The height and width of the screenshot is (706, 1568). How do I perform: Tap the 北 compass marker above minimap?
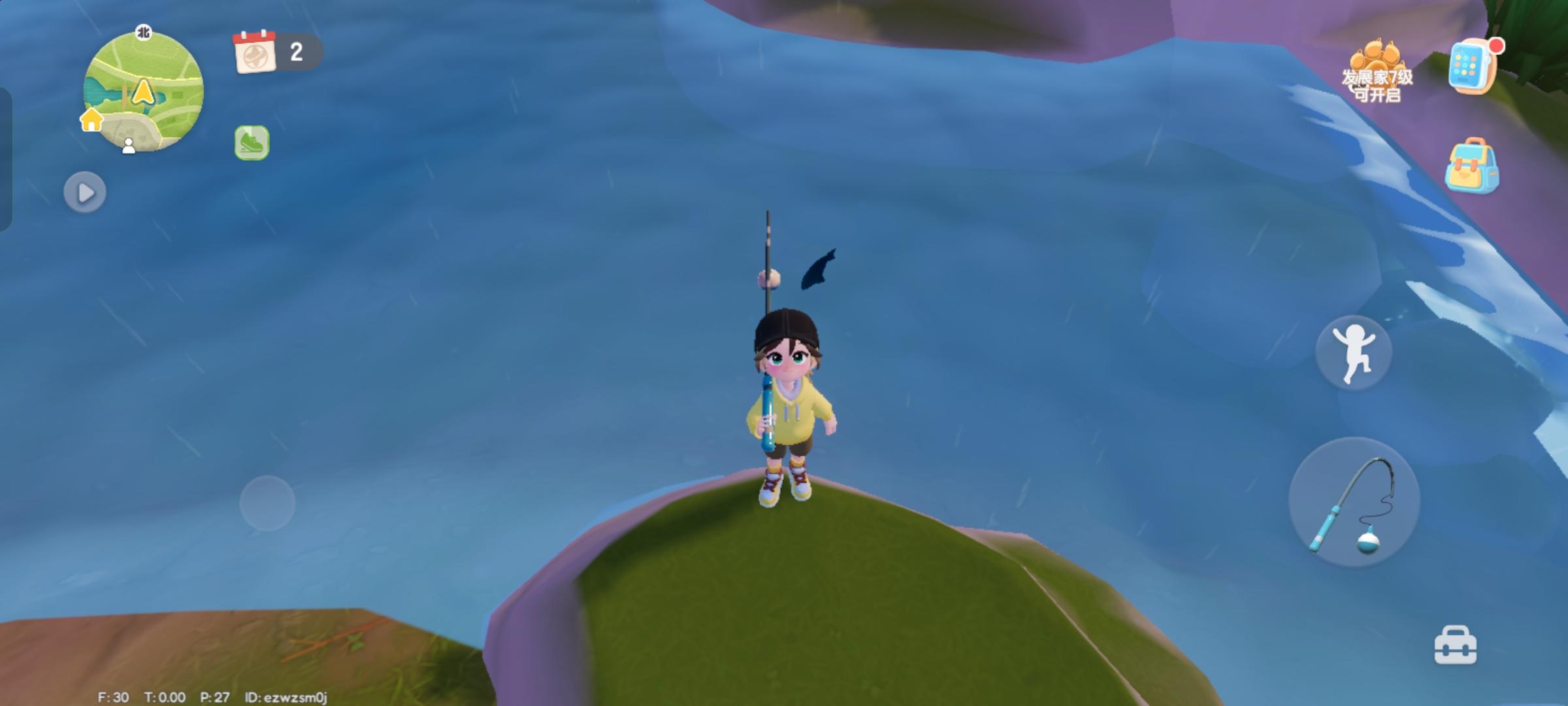[143, 30]
